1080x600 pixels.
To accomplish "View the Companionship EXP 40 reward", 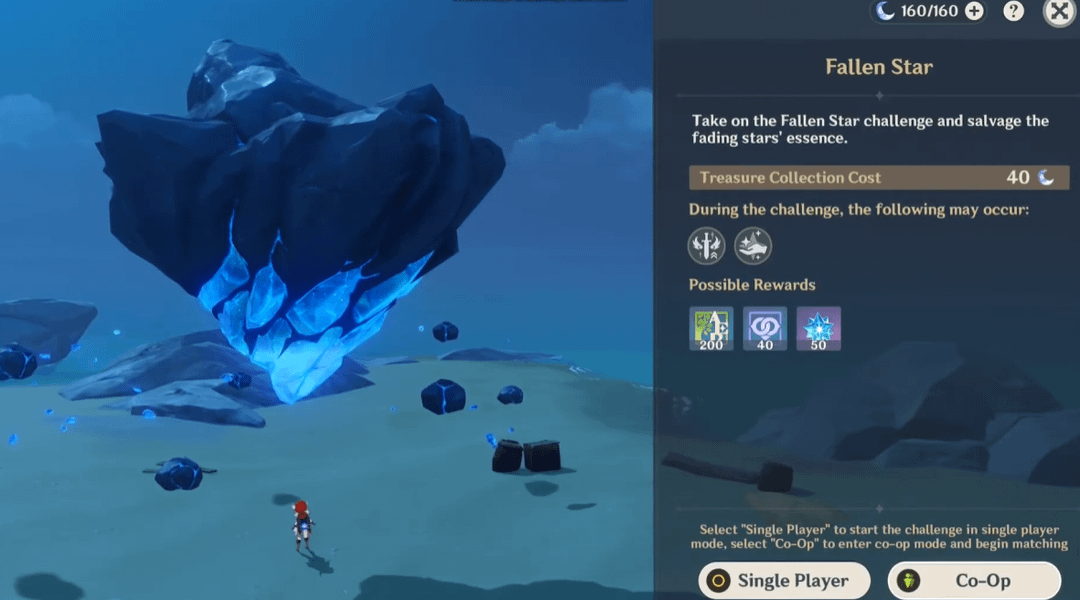I will pyautogui.click(x=765, y=328).
